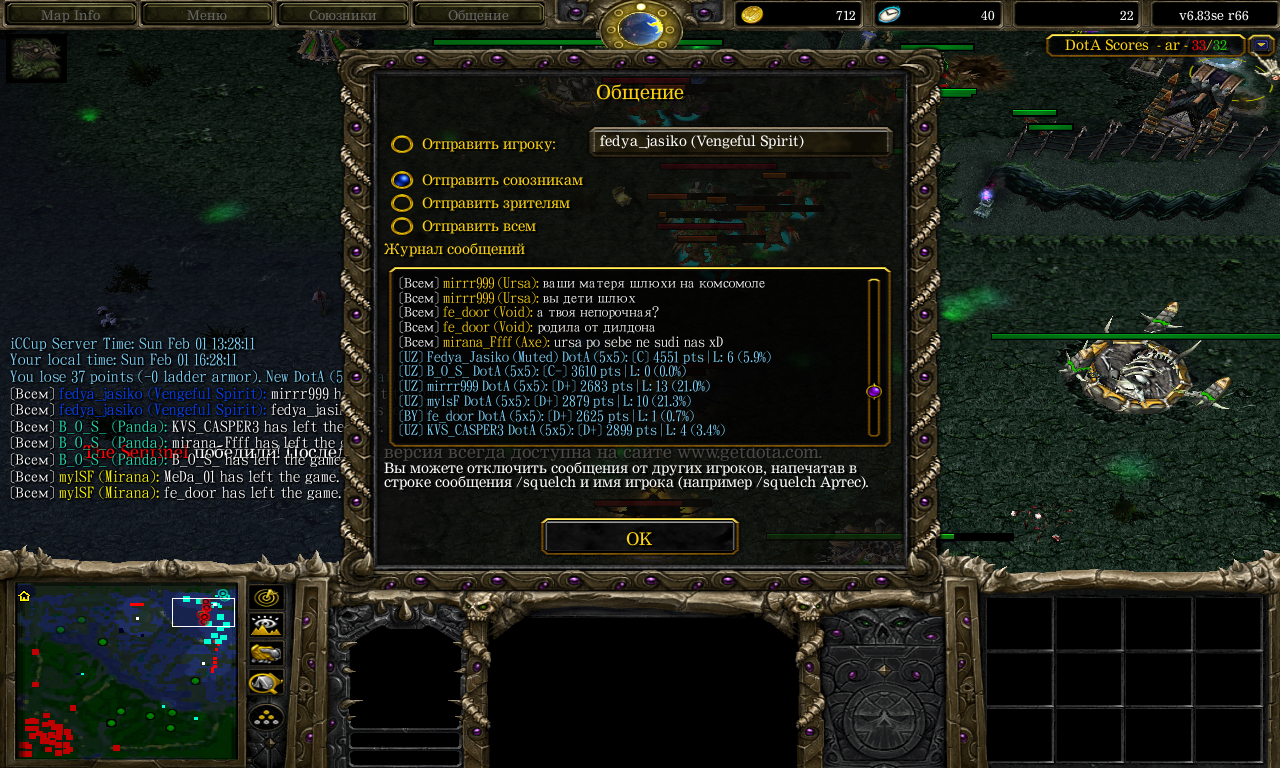Image resolution: width=1280 pixels, height=768 pixels.
Task: Toggle minimap creep display button
Action: point(266,683)
